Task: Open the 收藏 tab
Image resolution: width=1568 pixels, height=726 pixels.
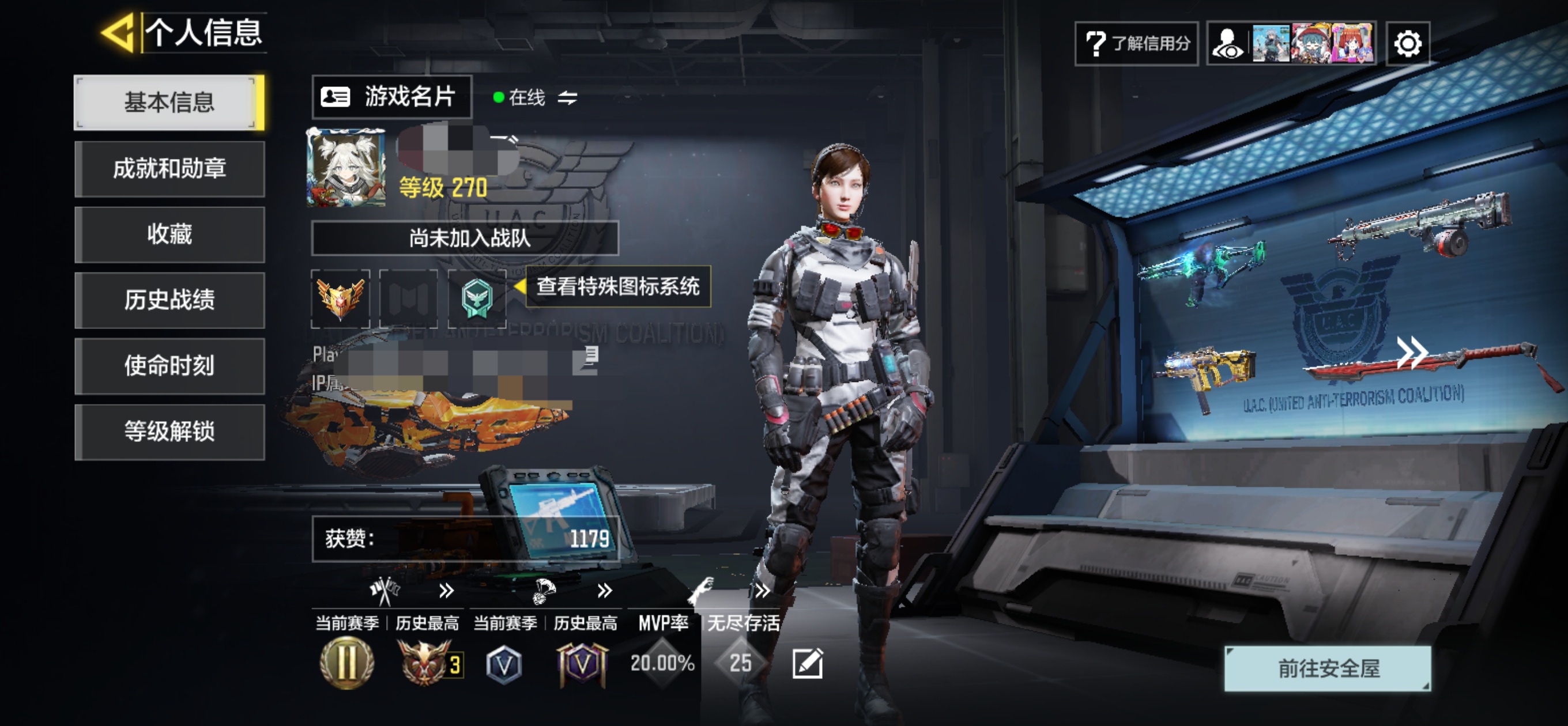Action: point(169,235)
